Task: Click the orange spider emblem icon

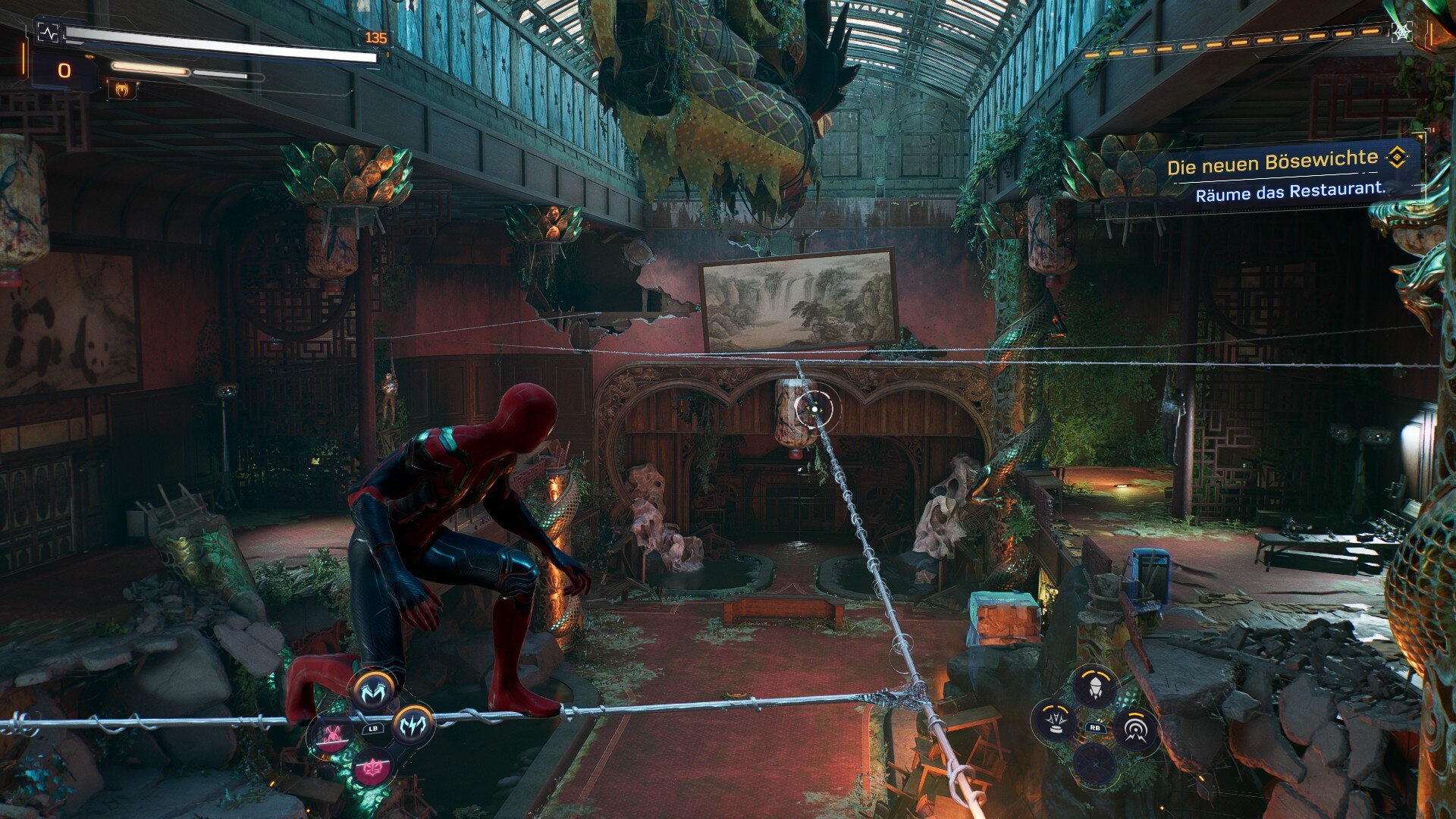Action: (x=121, y=89)
